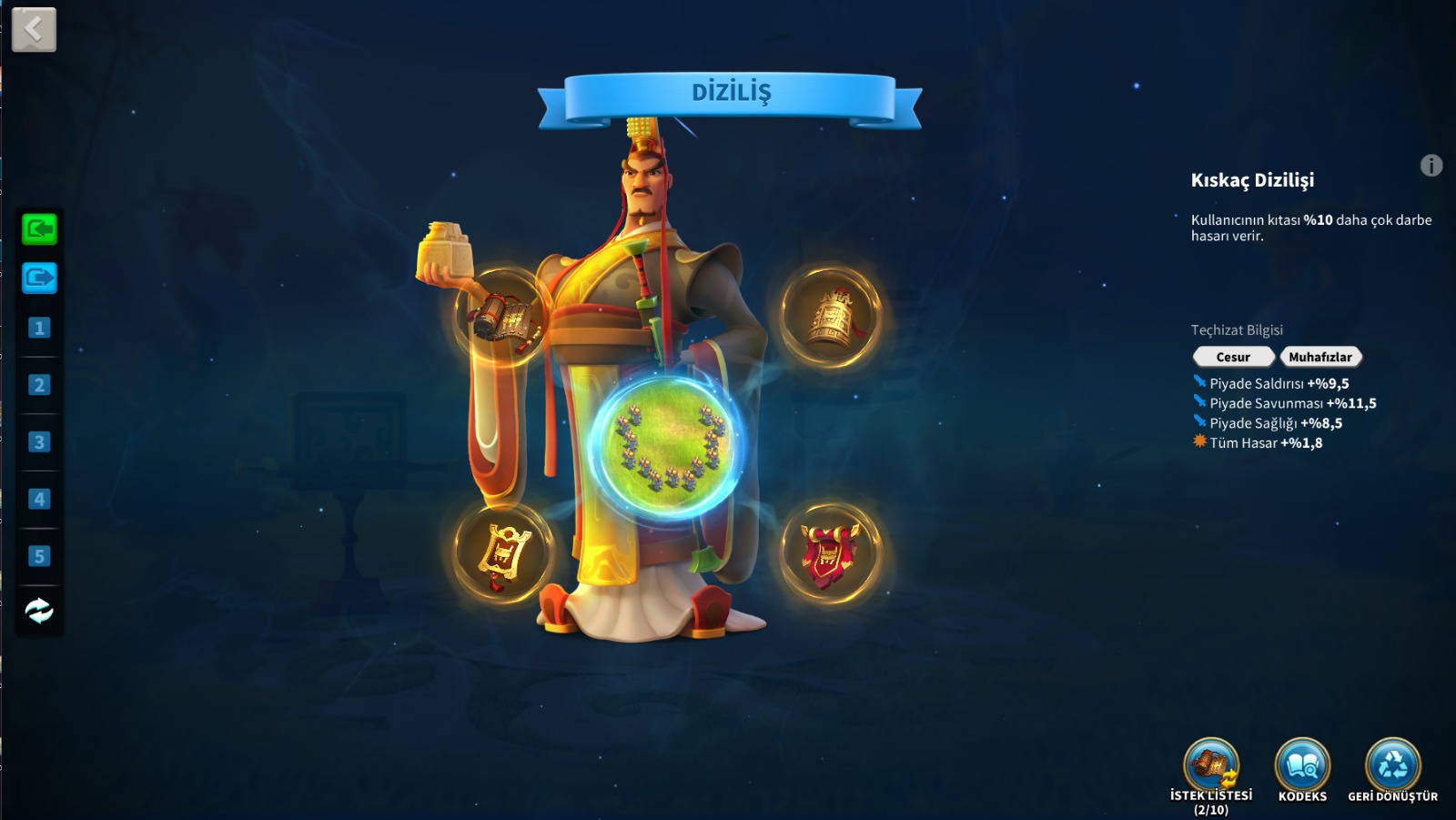Switch to preset slot 3
1456x820 pixels.
point(39,442)
